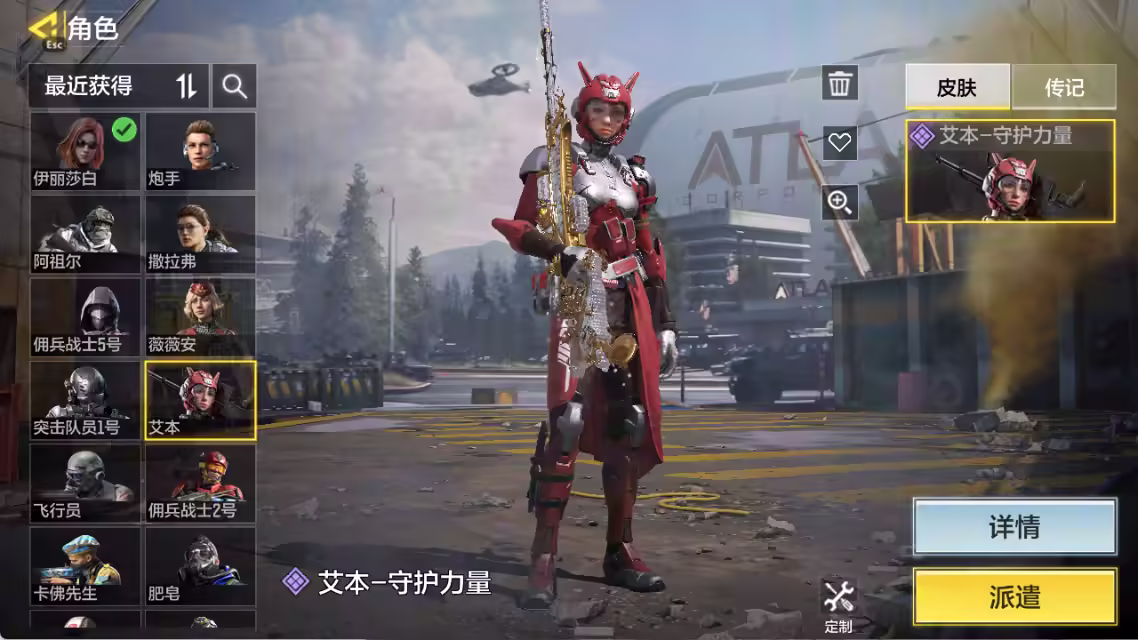Select the 伊丽莎白 character tile

[x=85, y=151]
